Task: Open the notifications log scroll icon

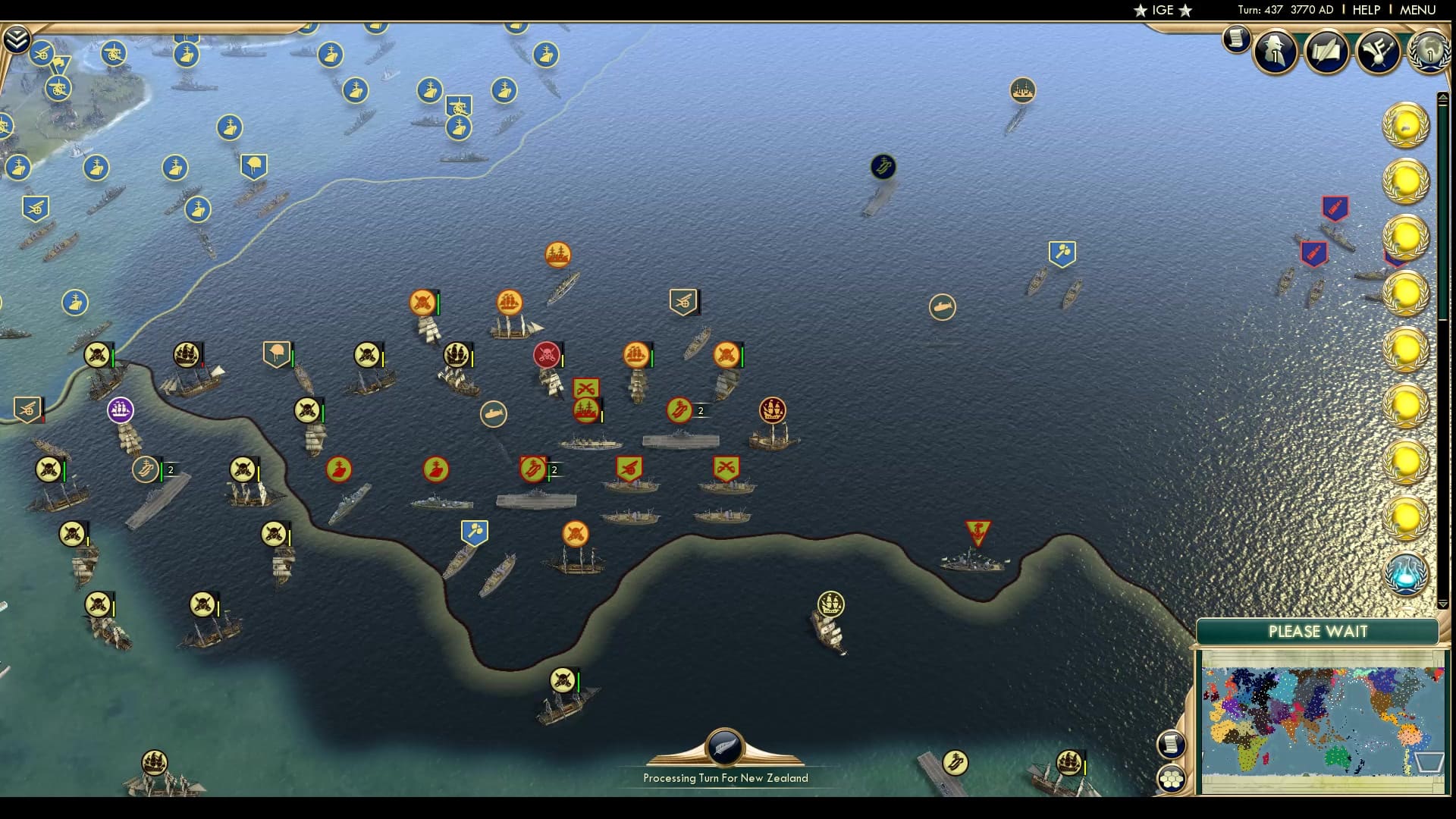Action: click(x=1236, y=42)
